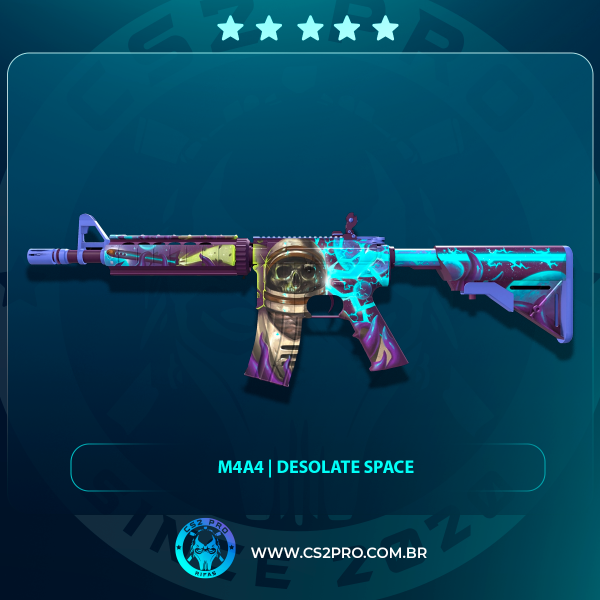The height and width of the screenshot is (600, 600).
Task: Select the M4A4 Desolate Space skin image
Action: click(x=300, y=293)
